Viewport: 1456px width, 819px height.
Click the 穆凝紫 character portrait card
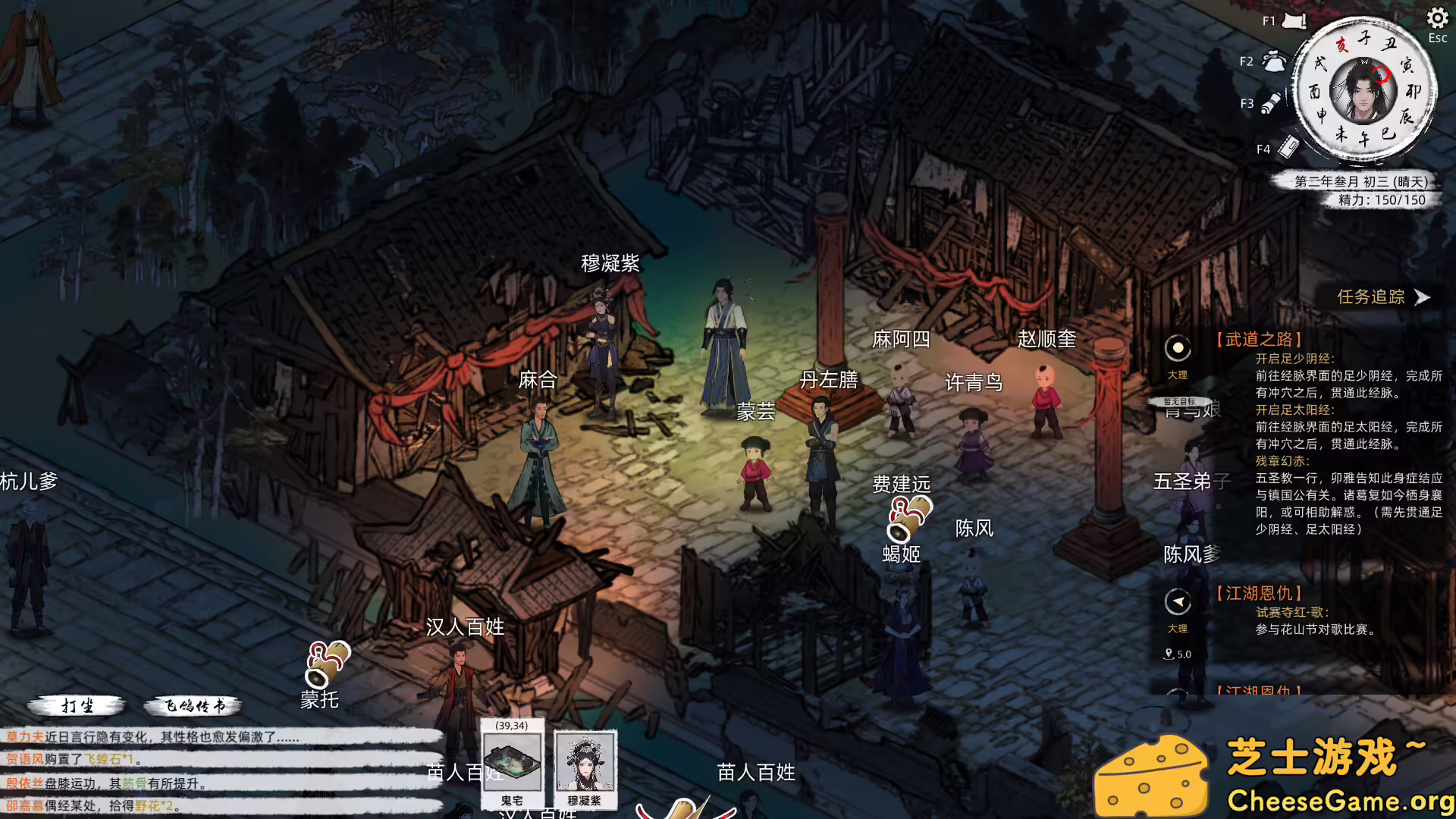(x=584, y=766)
